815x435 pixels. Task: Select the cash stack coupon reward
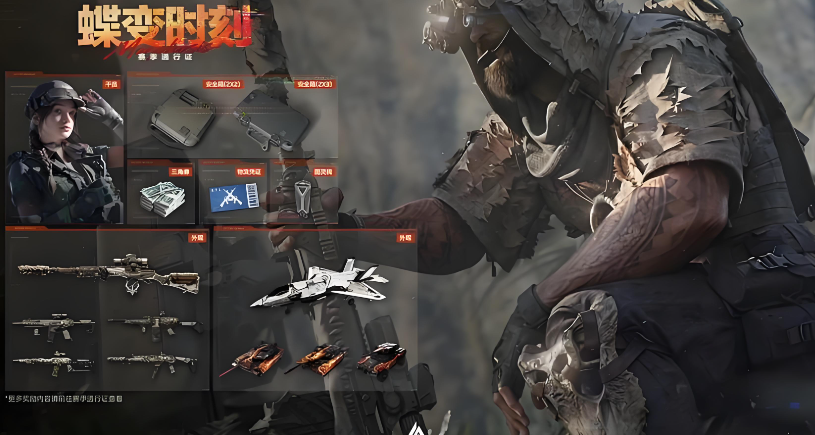(x=160, y=195)
